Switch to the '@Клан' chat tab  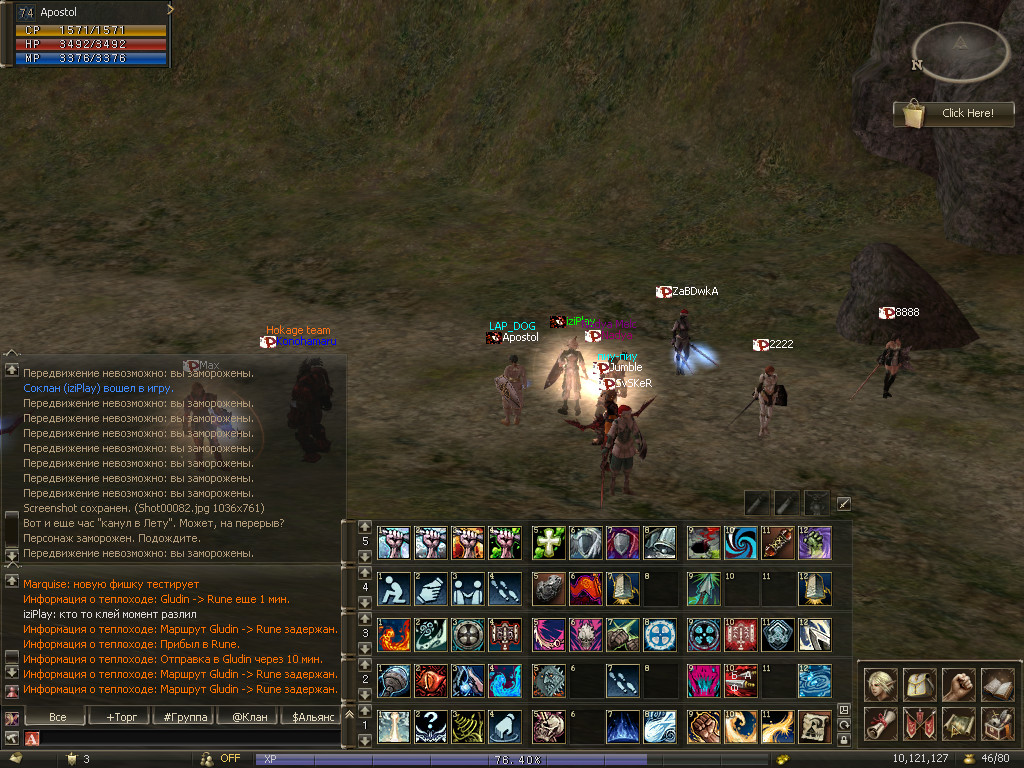[x=249, y=716]
